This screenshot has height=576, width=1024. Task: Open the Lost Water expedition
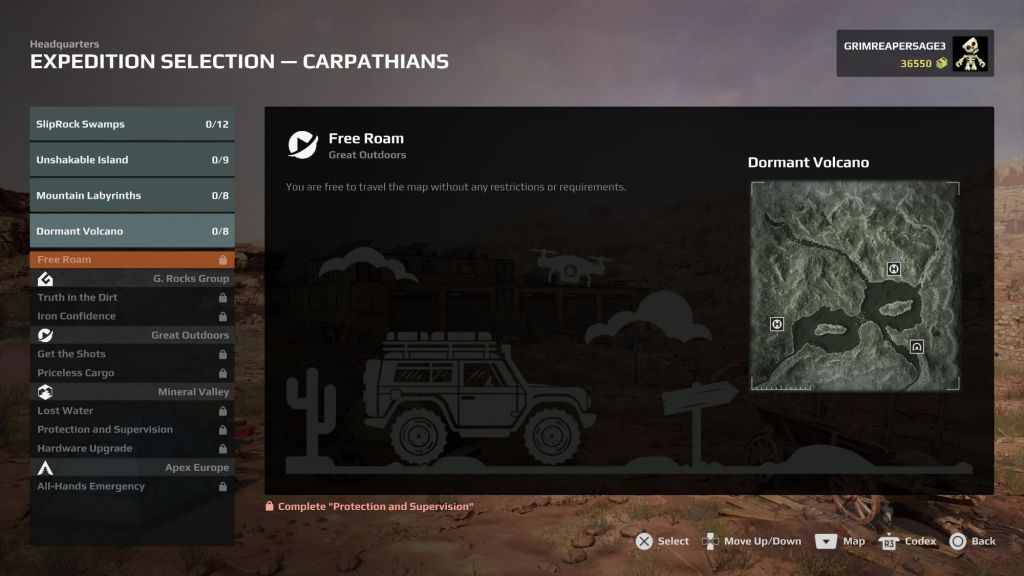pyautogui.click(x=131, y=411)
